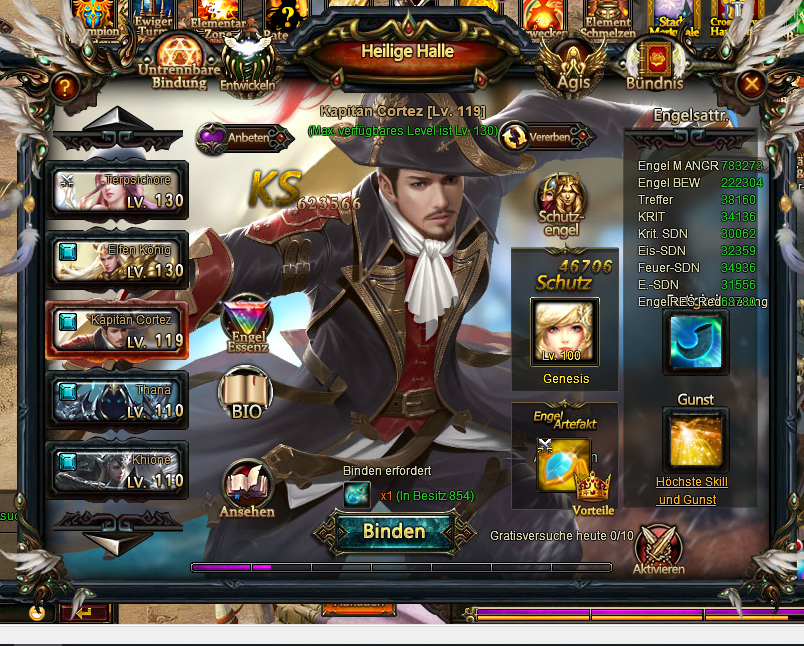The width and height of the screenshot is (804, 646).
Task: Select Elfen König in angel list
Action: coord(117,259)
